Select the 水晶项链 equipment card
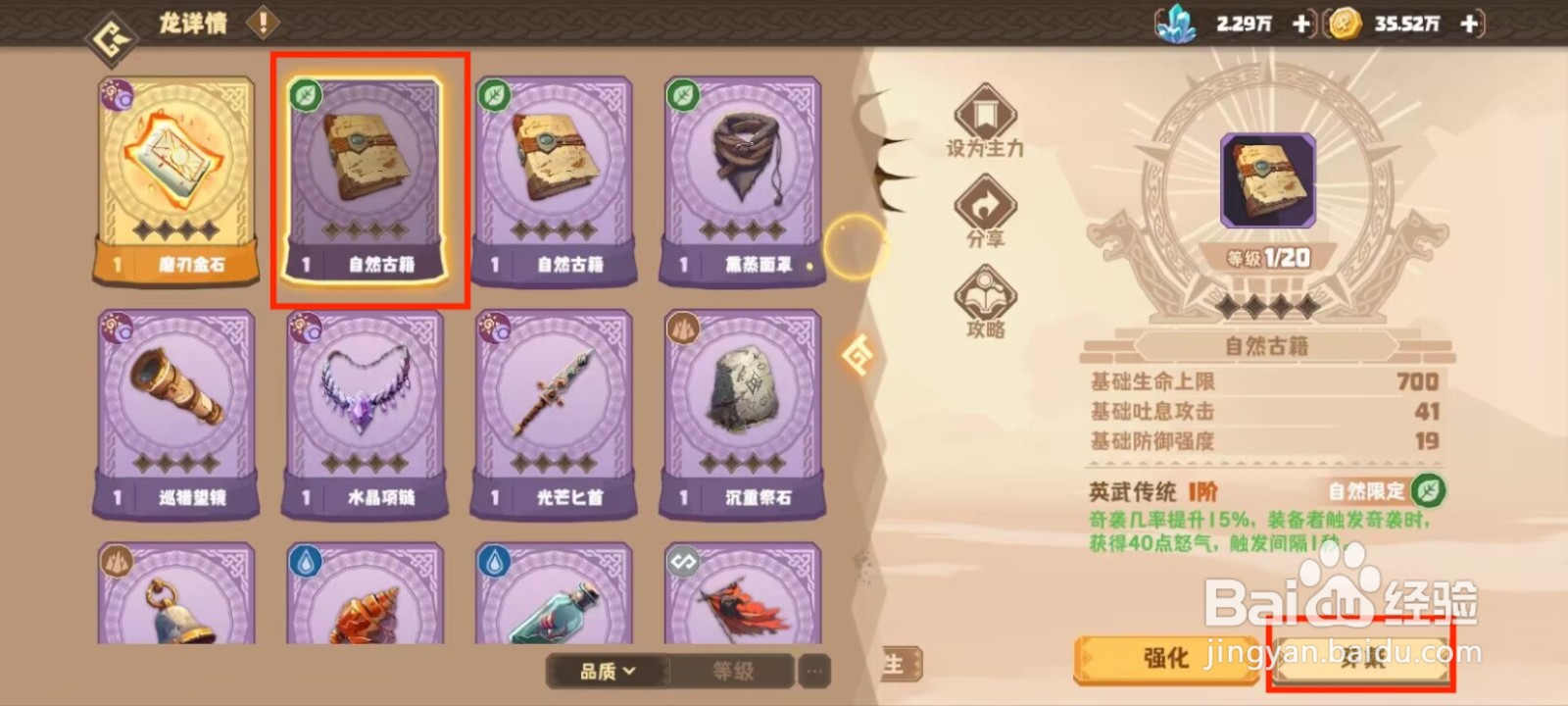 point(365,412)
